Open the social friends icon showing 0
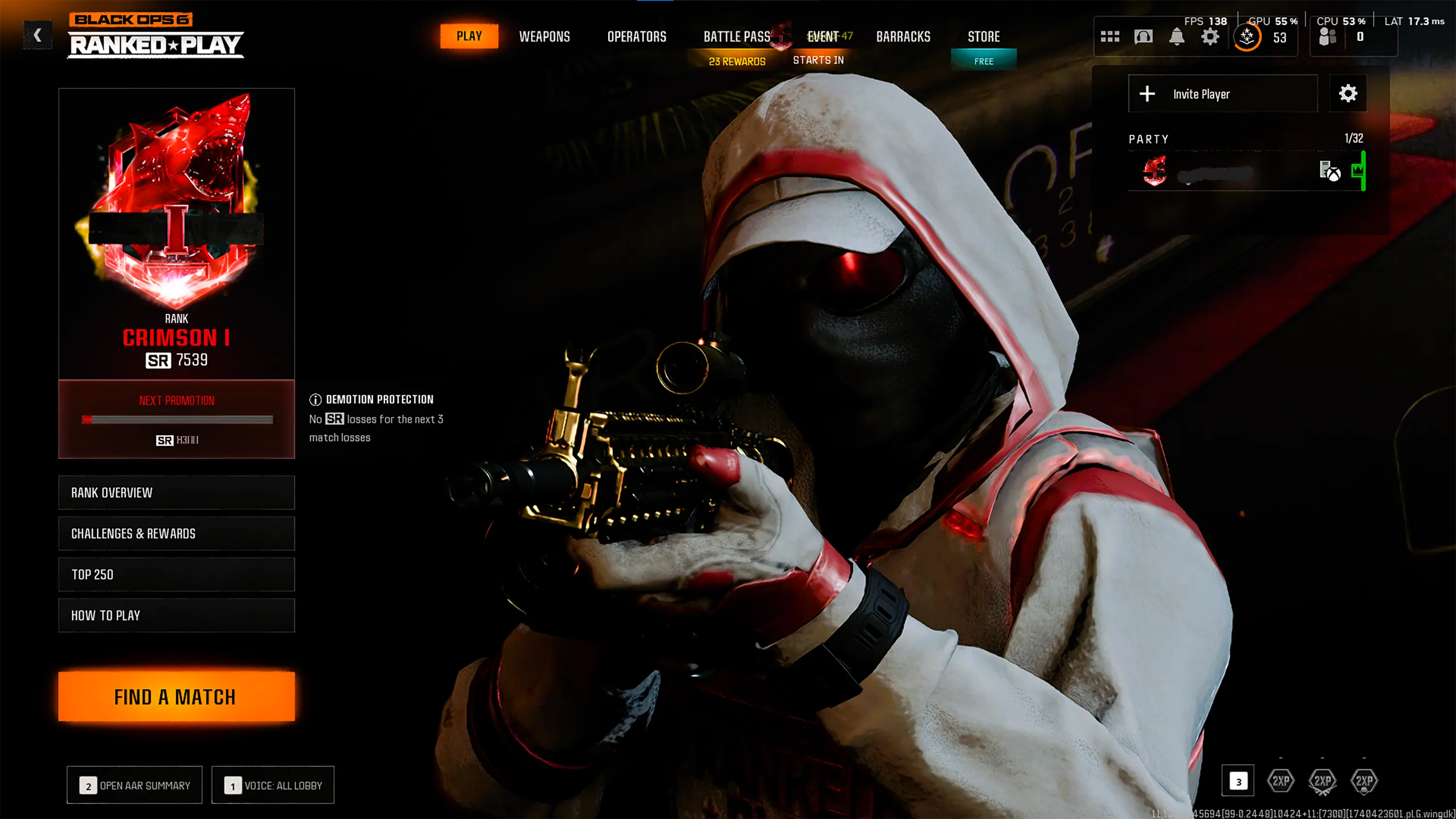The width and height of the screenshot is (1456, 819). (x=1328, y=35)
